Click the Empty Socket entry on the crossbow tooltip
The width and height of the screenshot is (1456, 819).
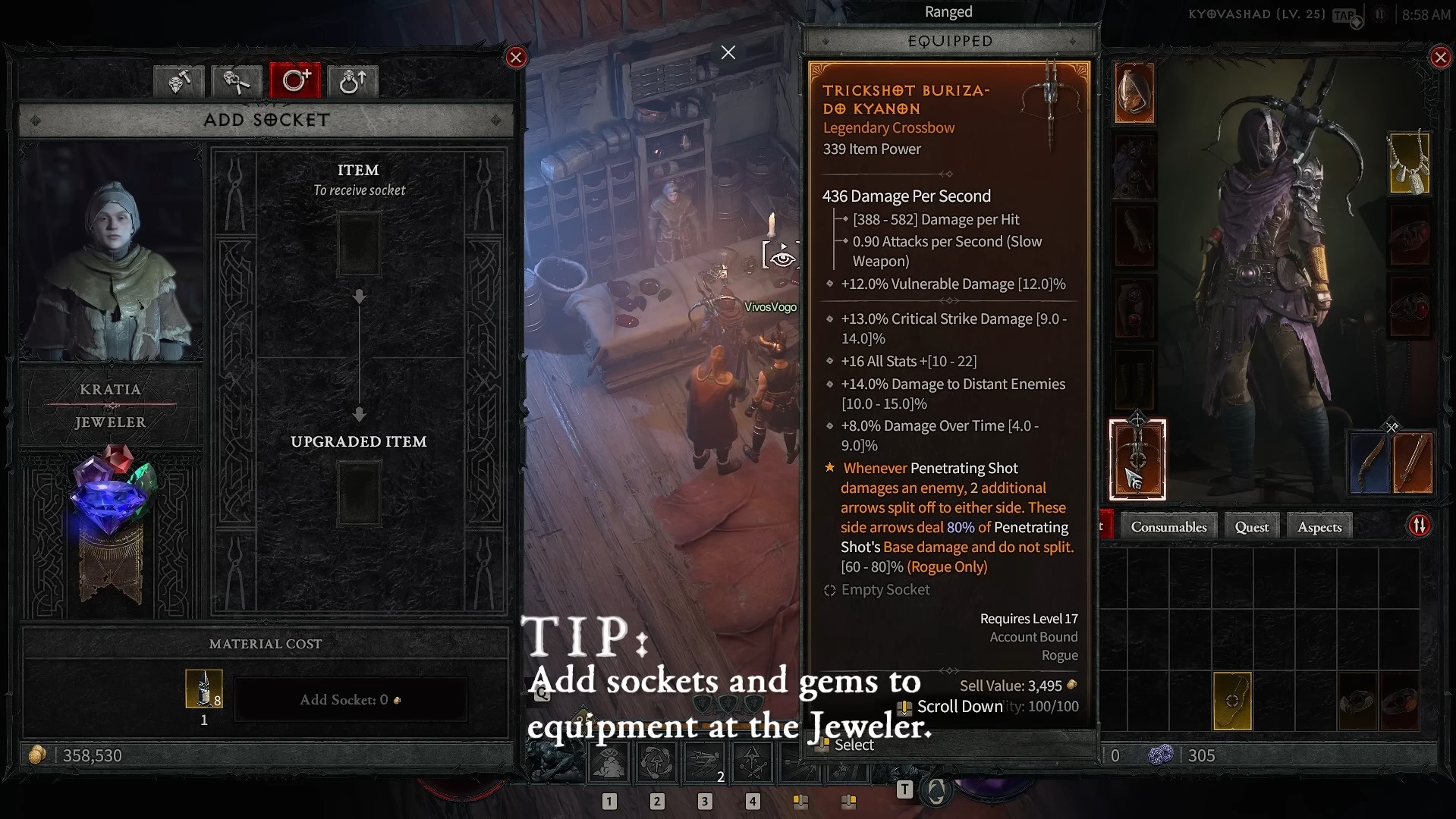coord(885,590)
